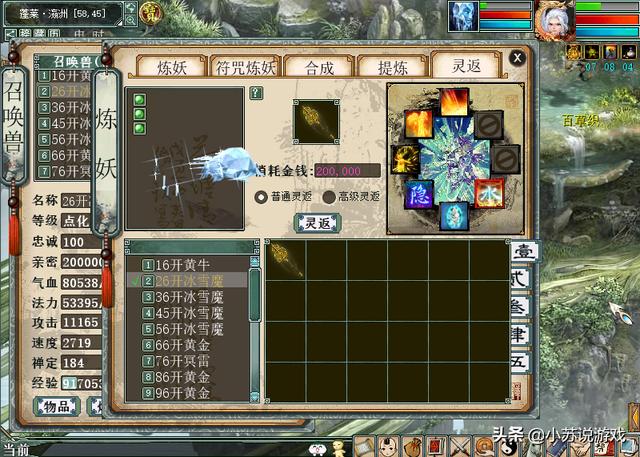Select the 灵返 tab
The height and width of the screenshot is (457, 640).
click(466, 67)
